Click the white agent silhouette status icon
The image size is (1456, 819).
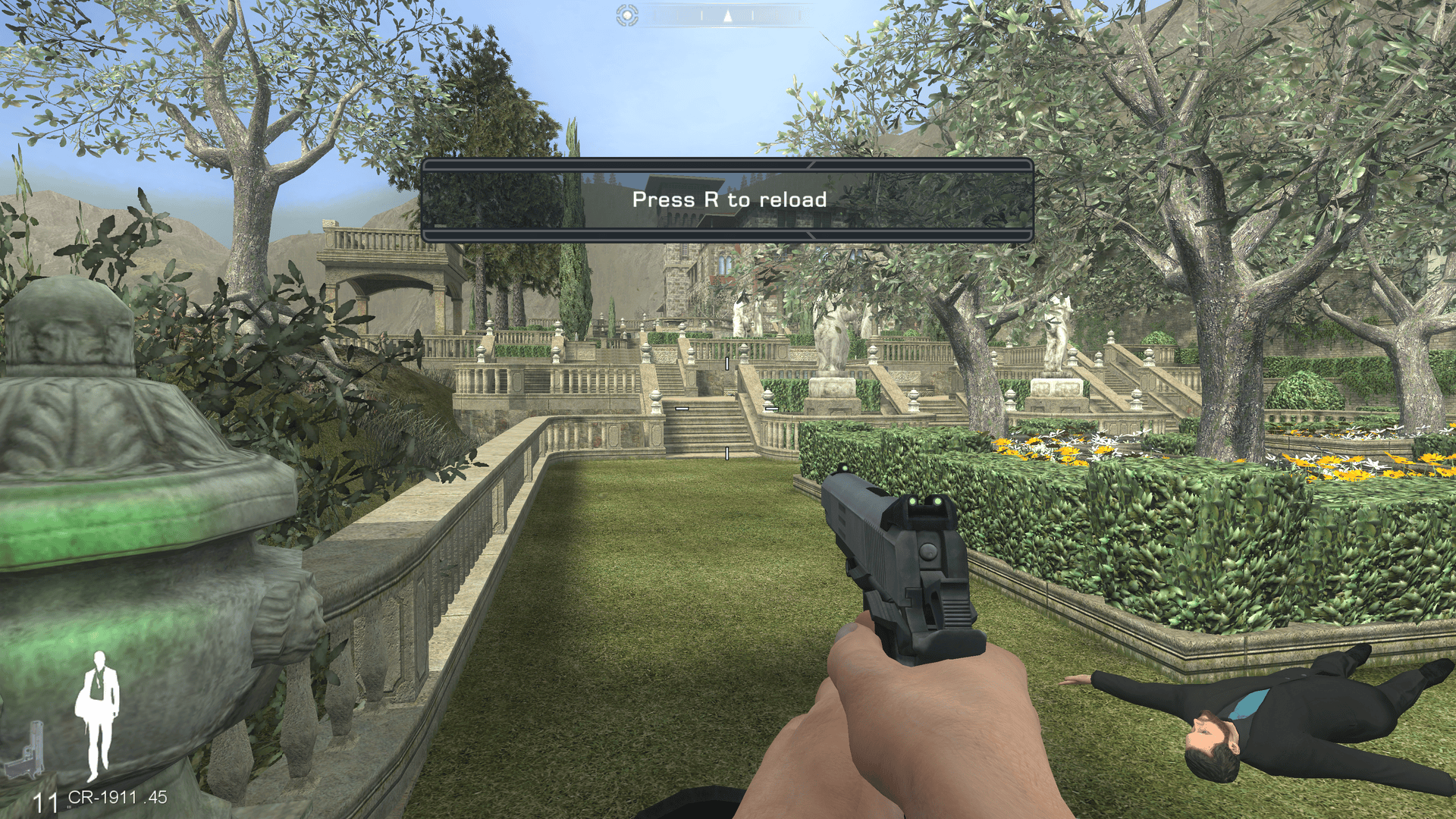[x=97, y=714]
